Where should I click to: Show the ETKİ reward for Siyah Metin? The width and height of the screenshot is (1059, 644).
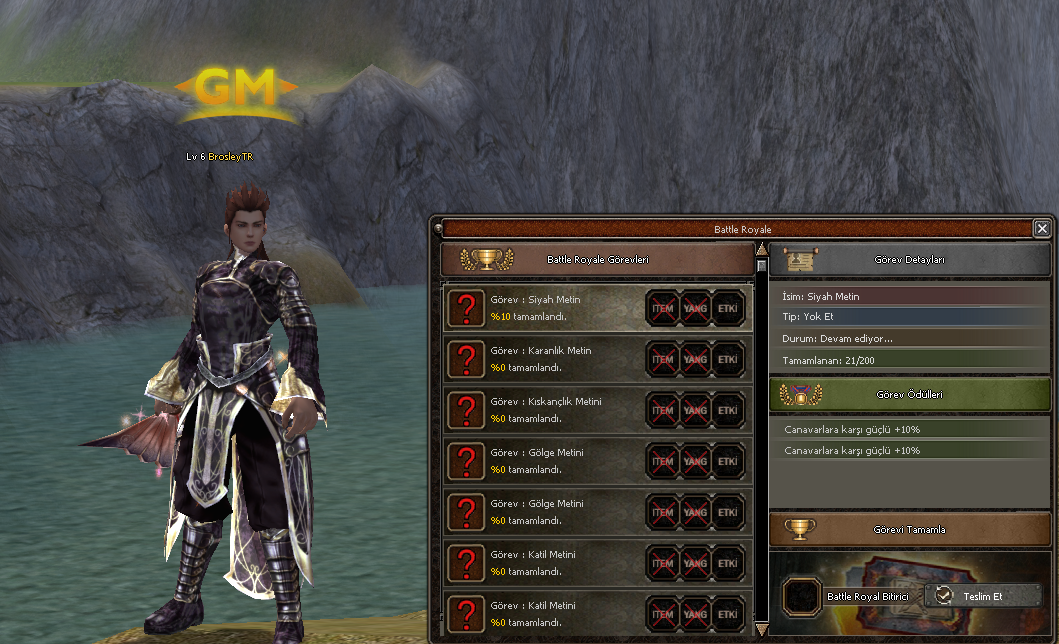click(728, 309)
